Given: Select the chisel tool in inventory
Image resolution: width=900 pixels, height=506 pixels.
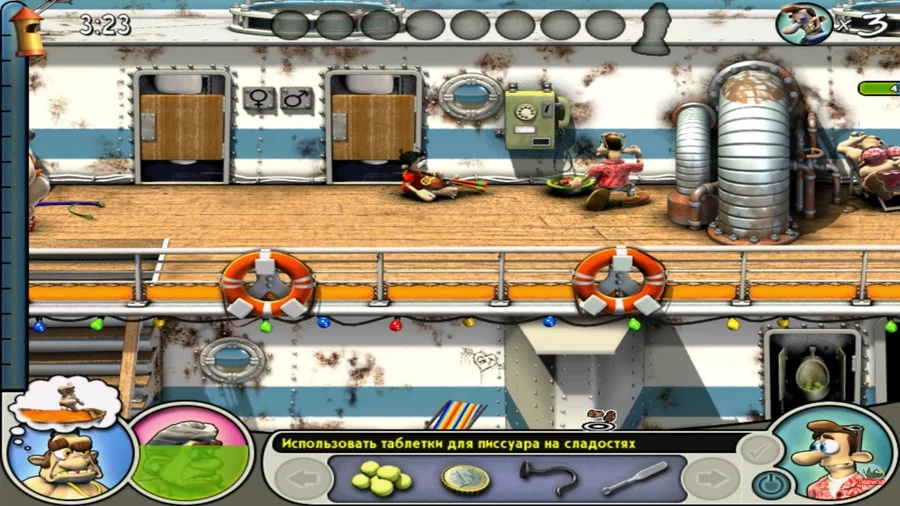Looking at the screenshot, I should [634, 478].
